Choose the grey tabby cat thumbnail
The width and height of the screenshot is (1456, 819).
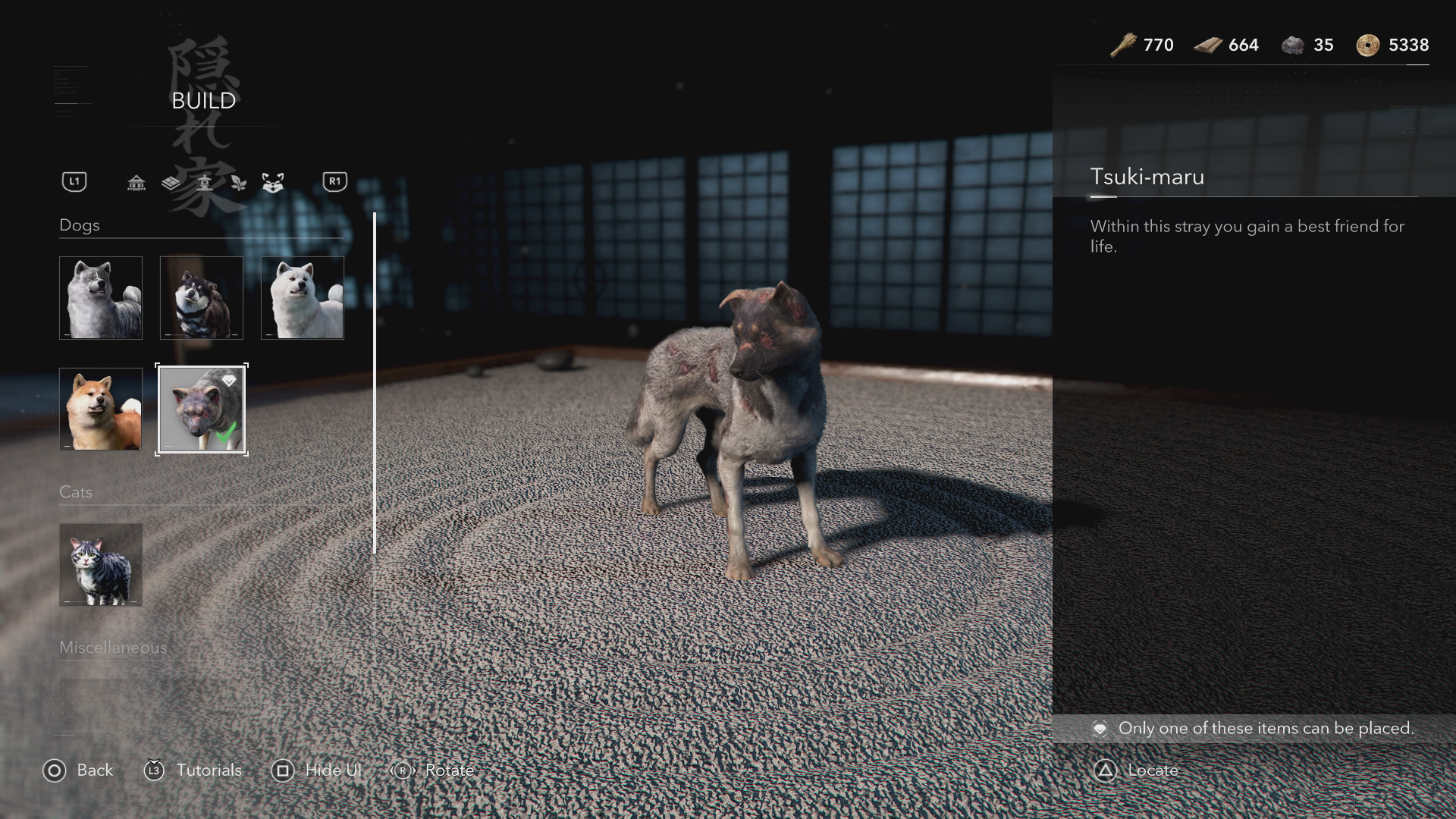coord(101,564)
